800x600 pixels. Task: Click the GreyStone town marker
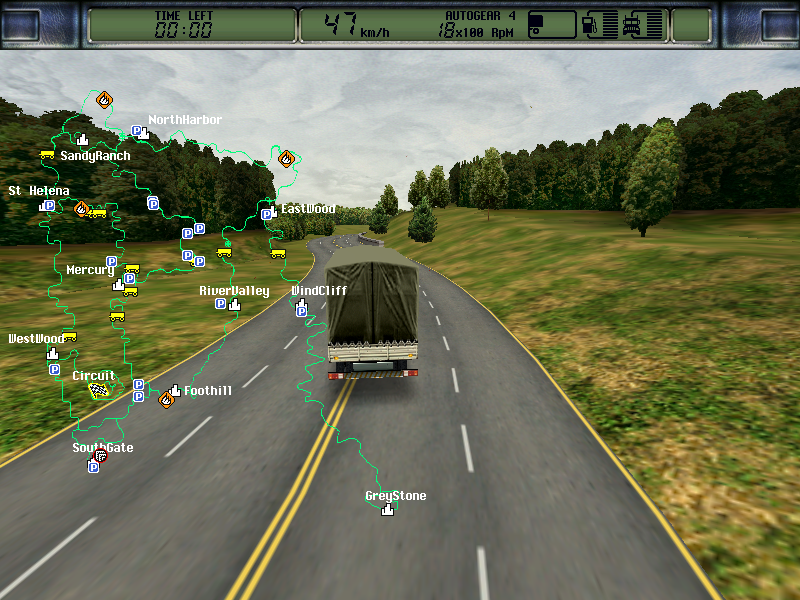coord(387,509)
